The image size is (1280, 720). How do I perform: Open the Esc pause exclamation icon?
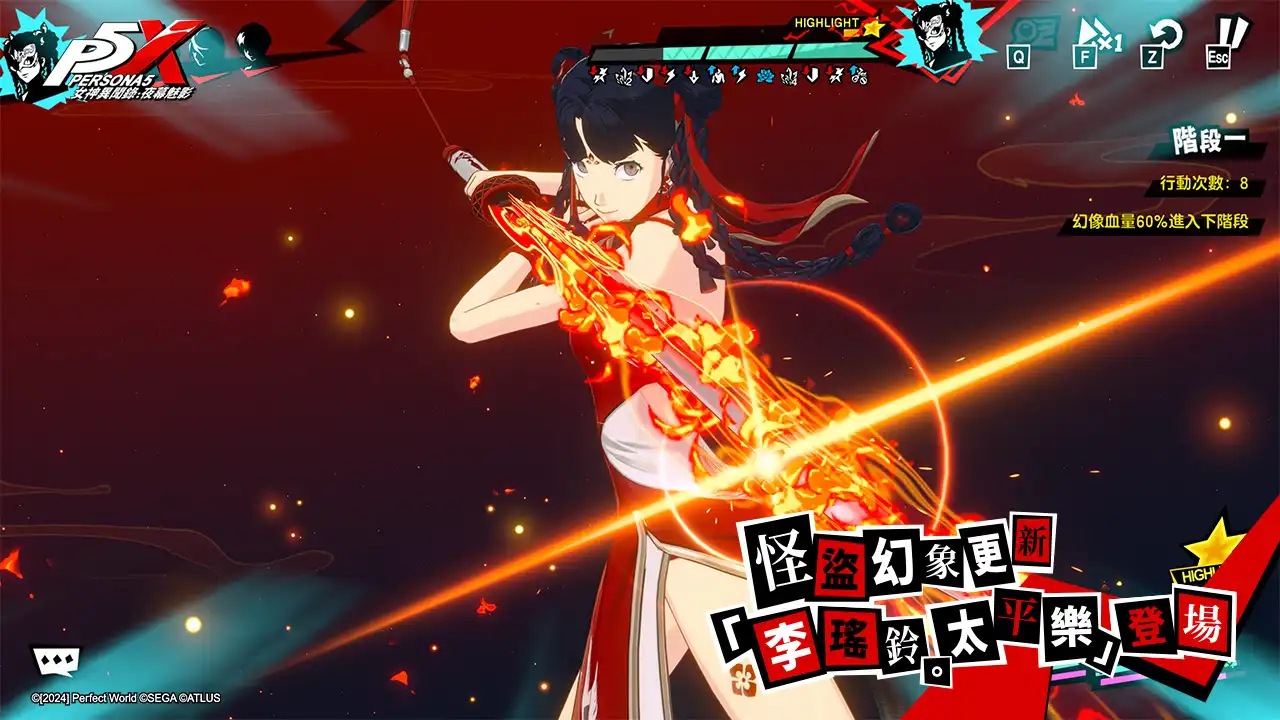(x=1215, y=41)
